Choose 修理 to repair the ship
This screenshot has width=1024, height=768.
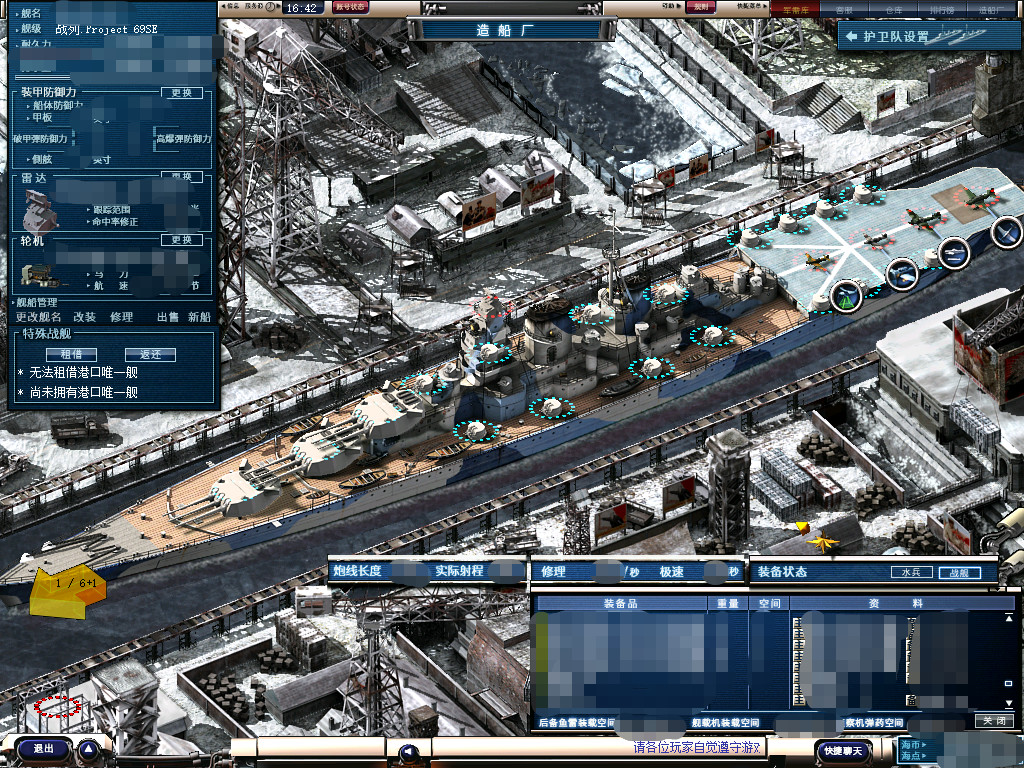(x=121, y=317)
